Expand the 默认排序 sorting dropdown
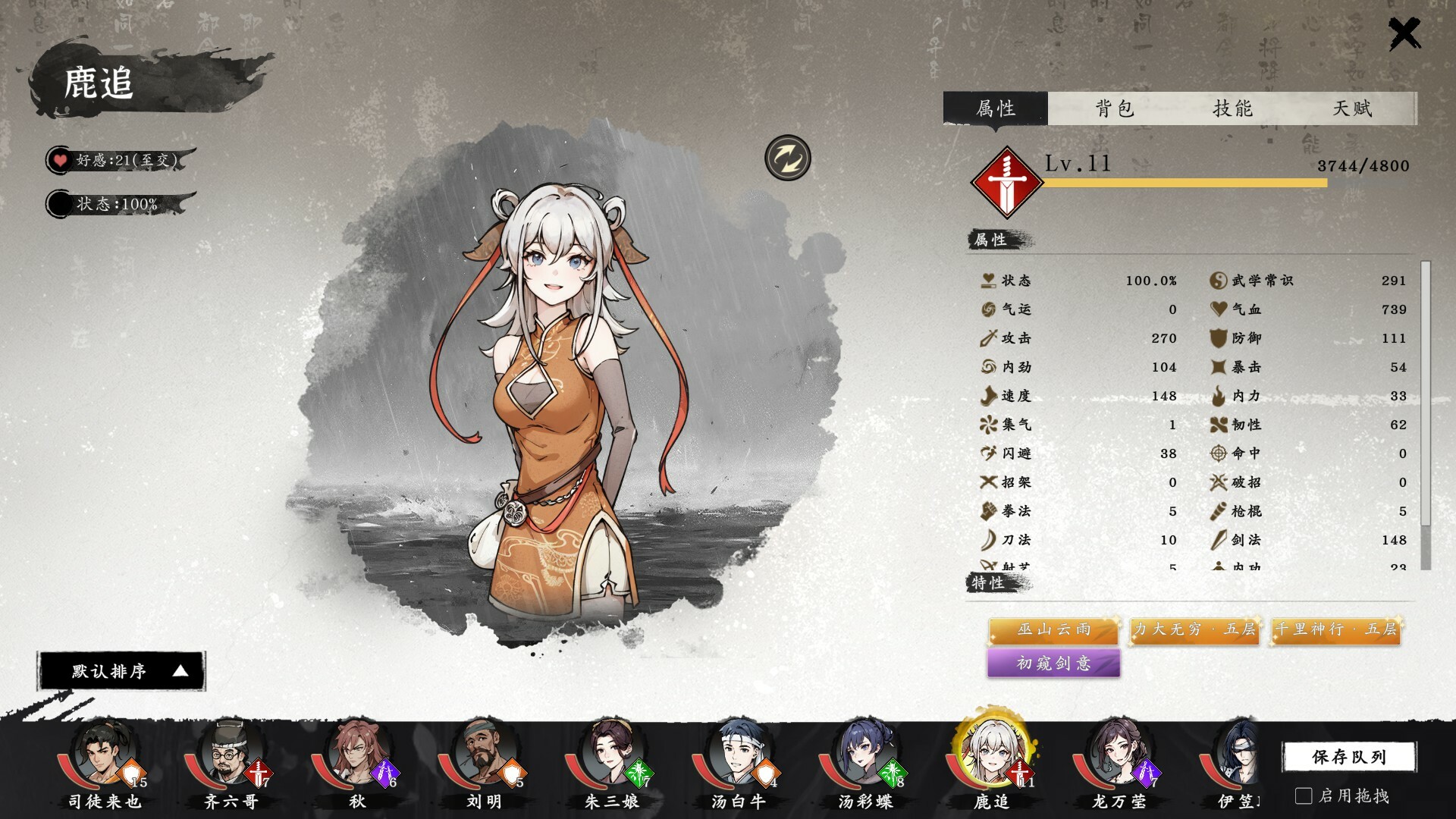 click(x=121, y=671)
